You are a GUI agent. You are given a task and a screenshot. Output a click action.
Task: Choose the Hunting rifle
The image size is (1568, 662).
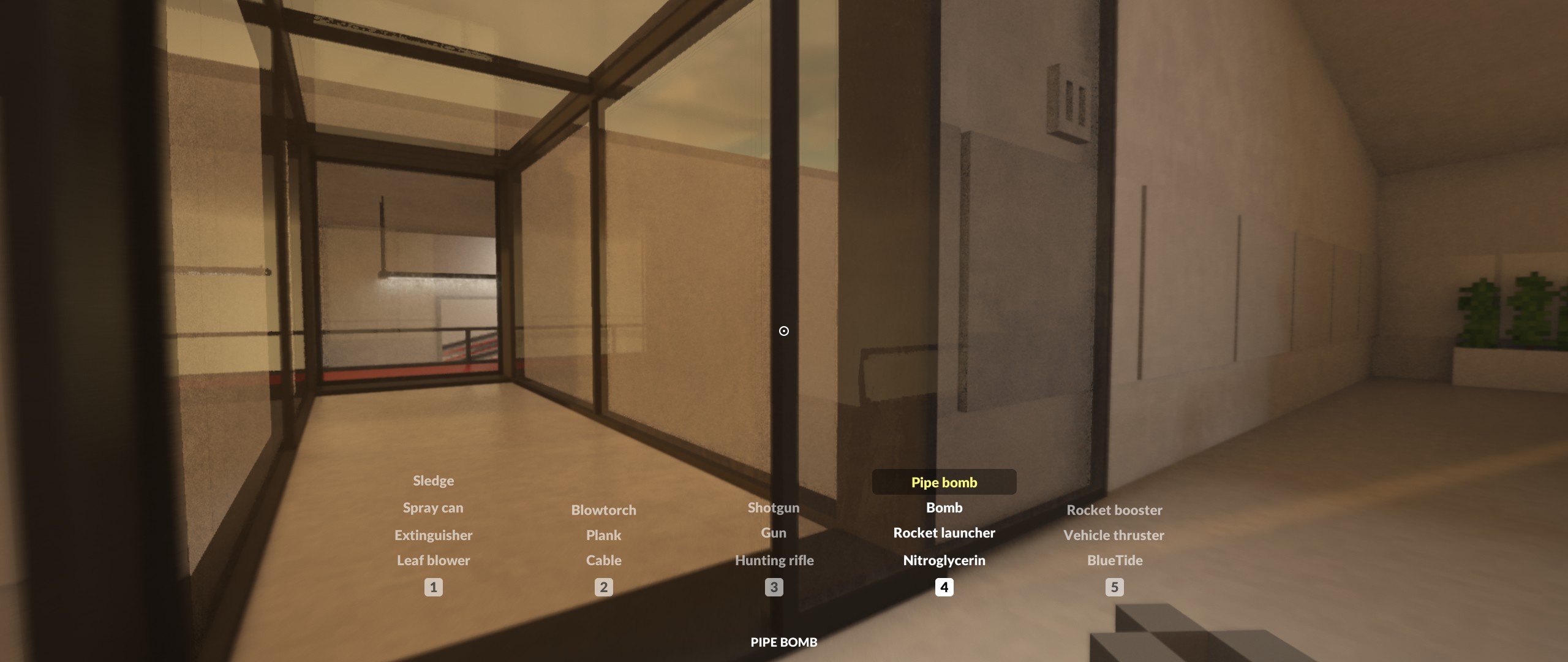point(774,560)
